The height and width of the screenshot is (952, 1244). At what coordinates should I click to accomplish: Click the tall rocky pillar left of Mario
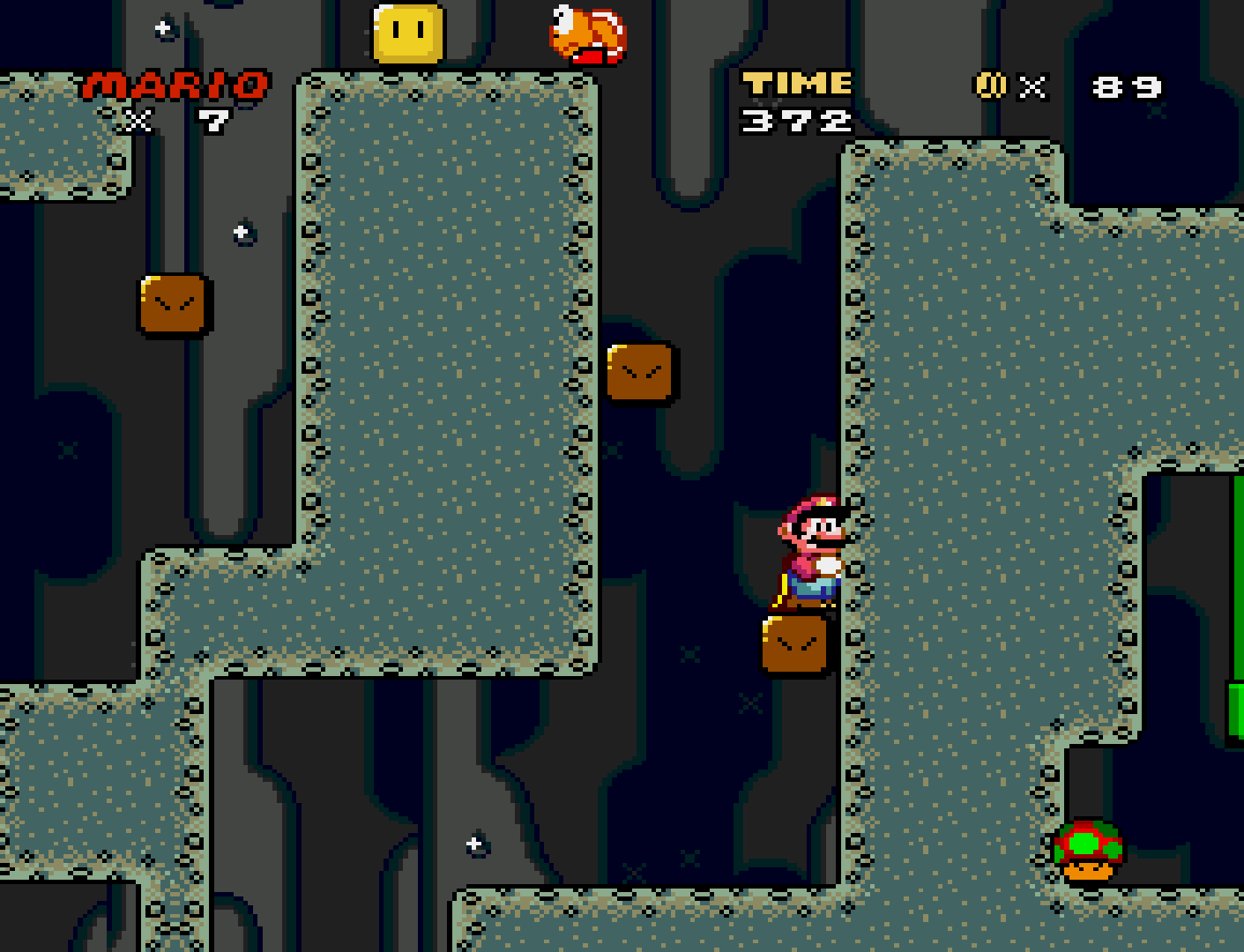(441, 370)
